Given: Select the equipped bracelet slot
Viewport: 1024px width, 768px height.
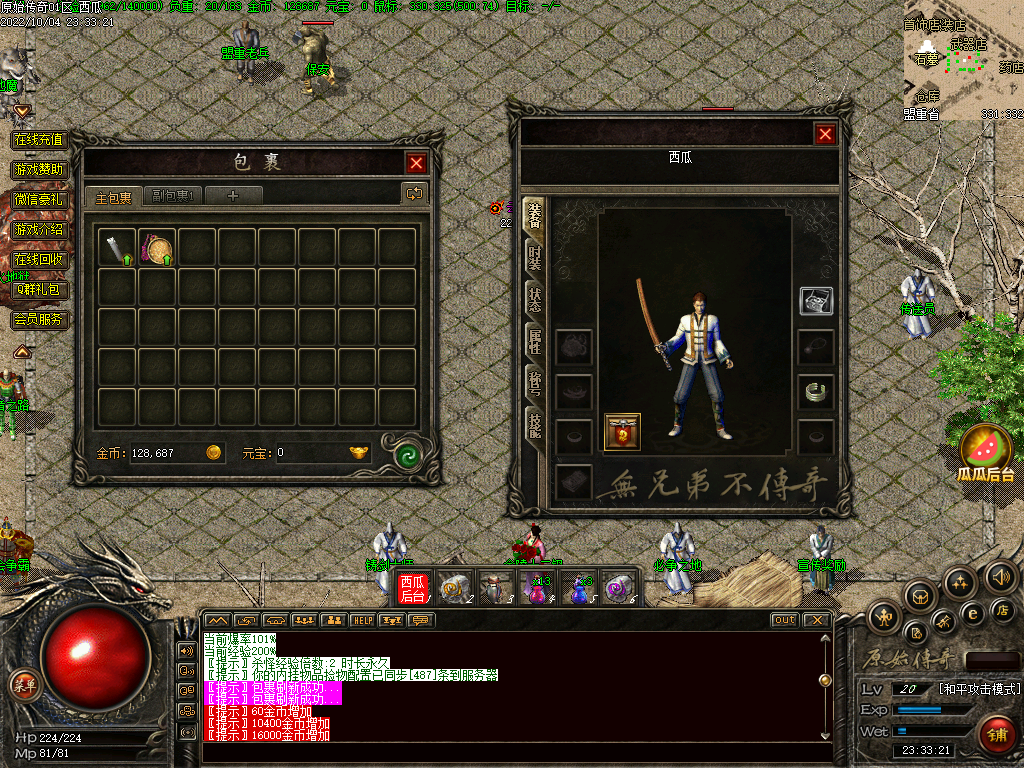Looking at the screenshot, I should 816,390.
